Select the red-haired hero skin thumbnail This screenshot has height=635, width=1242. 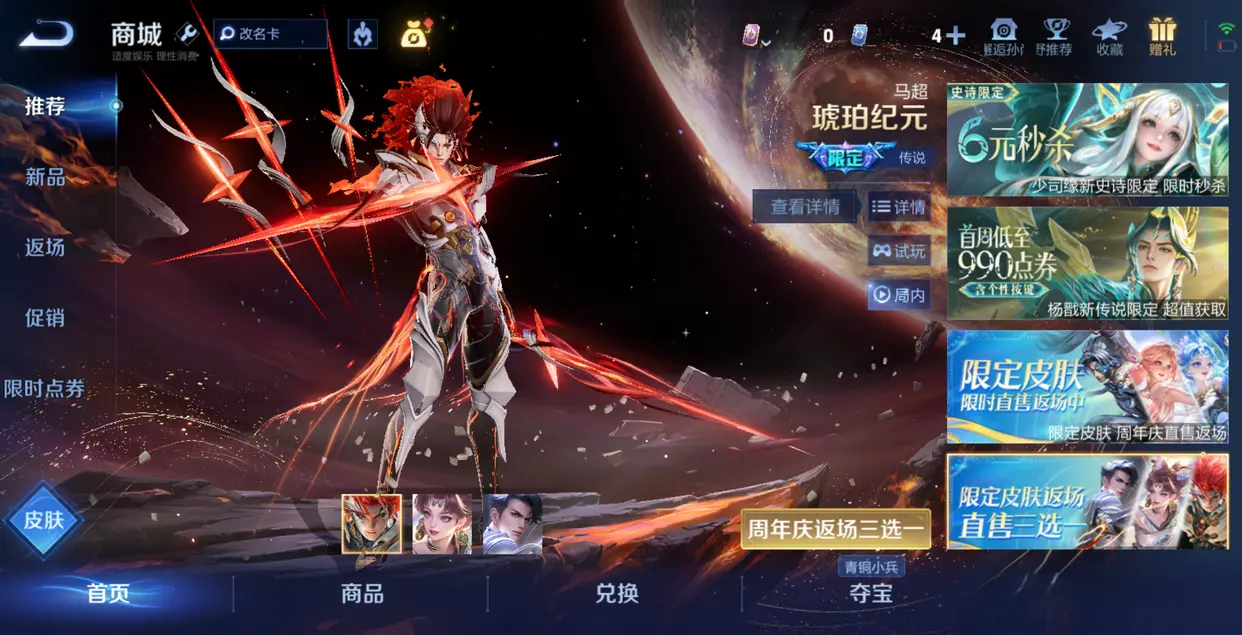tap(371, 523)
